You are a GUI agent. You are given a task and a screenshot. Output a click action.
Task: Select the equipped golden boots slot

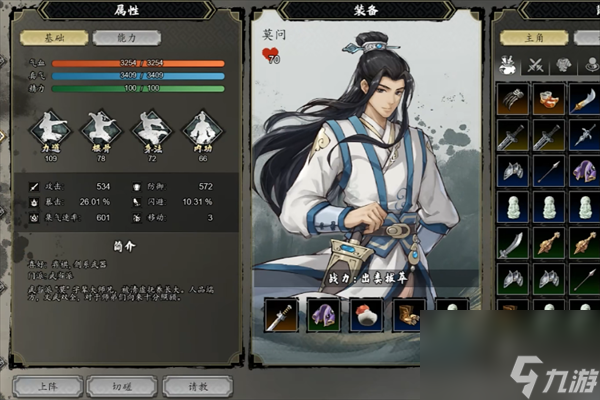[x=406, y=316]
